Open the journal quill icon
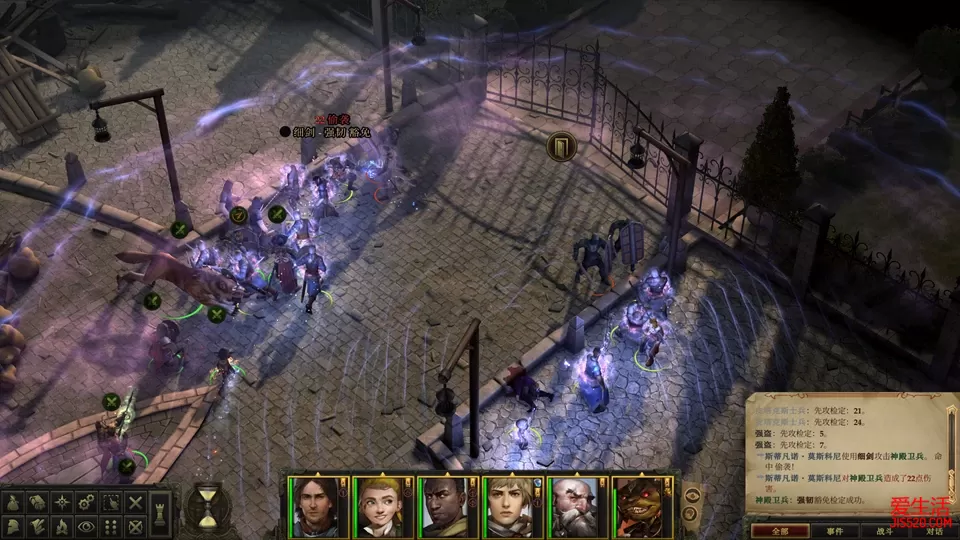Screen dimensions: 960x540 37,526
